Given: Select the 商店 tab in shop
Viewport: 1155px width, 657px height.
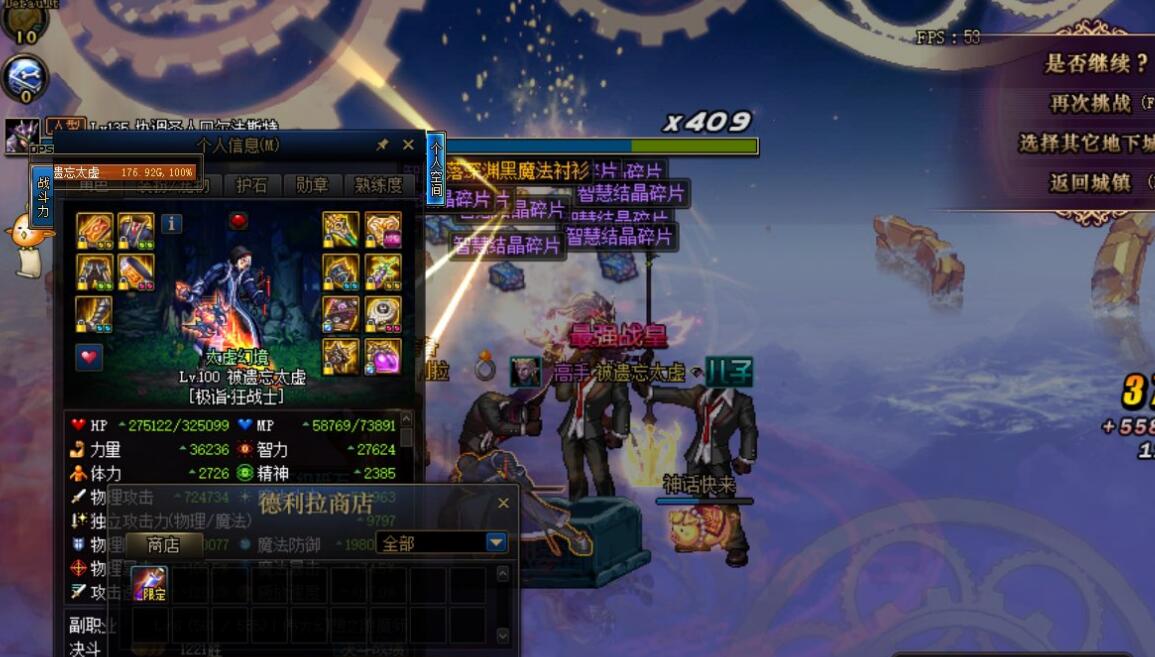Looking at the screenshot, I should (163, 545).
